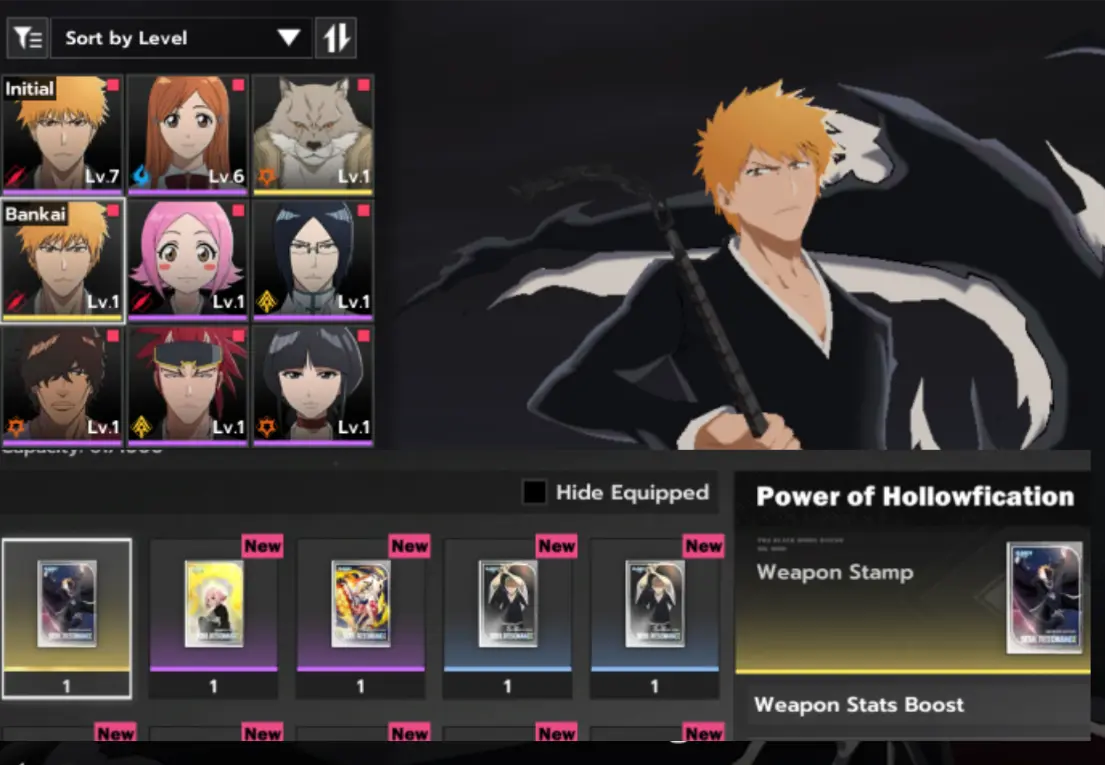
Task: Open the filter options button
Action: tap(27, 38)
